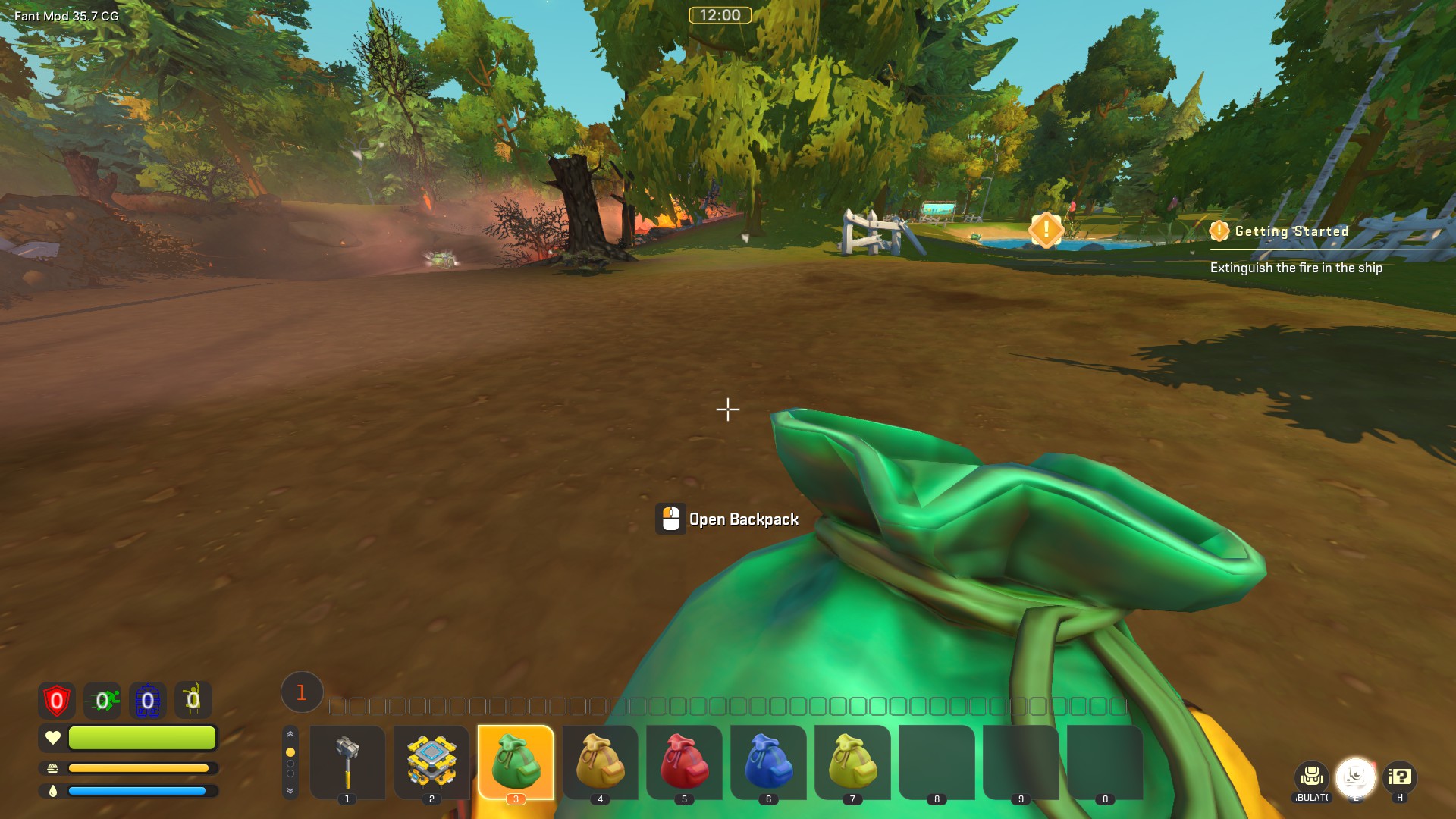Click the orange number 1 circle badge
1456x819 pixels.
(x=302, y=692)
